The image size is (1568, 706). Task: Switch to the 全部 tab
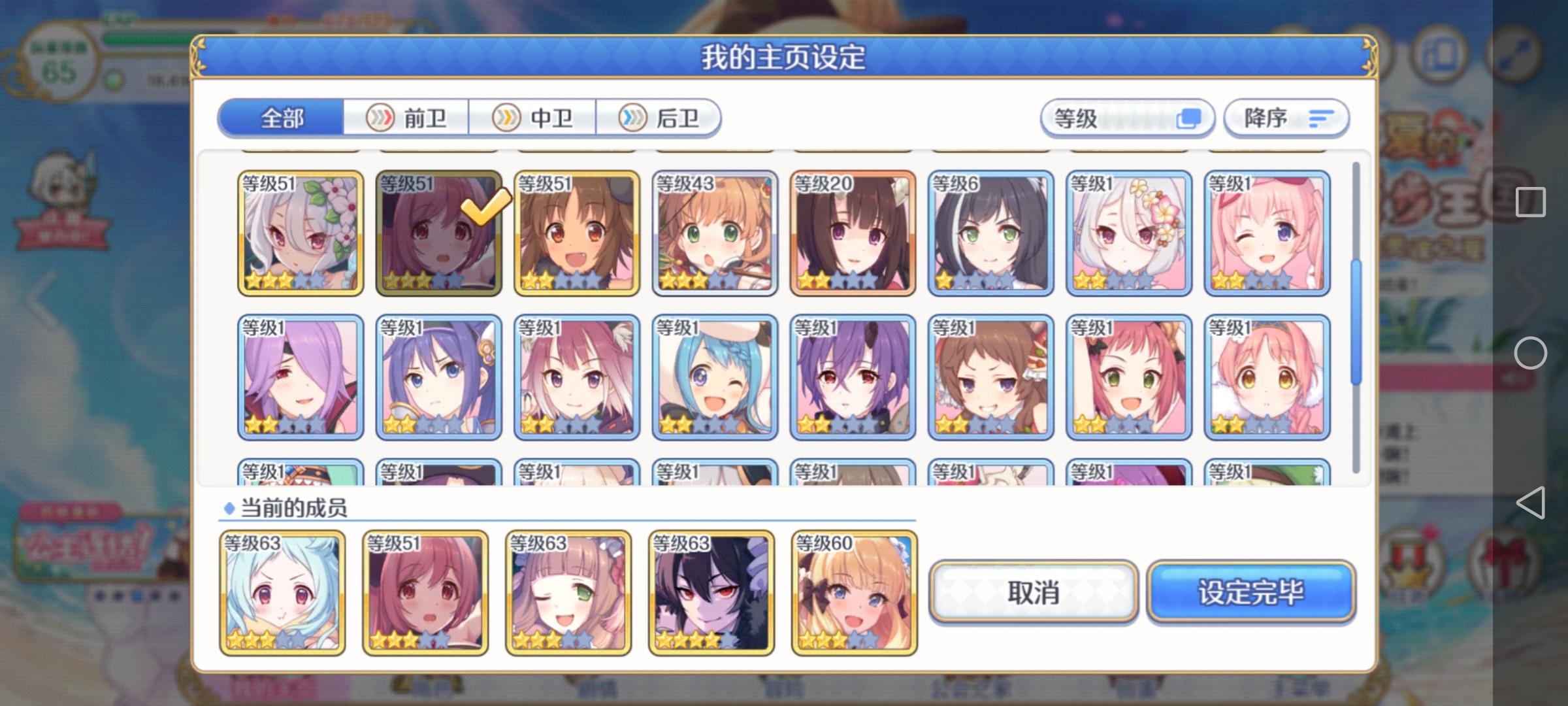pyautogui.click(x=282, y=117)
